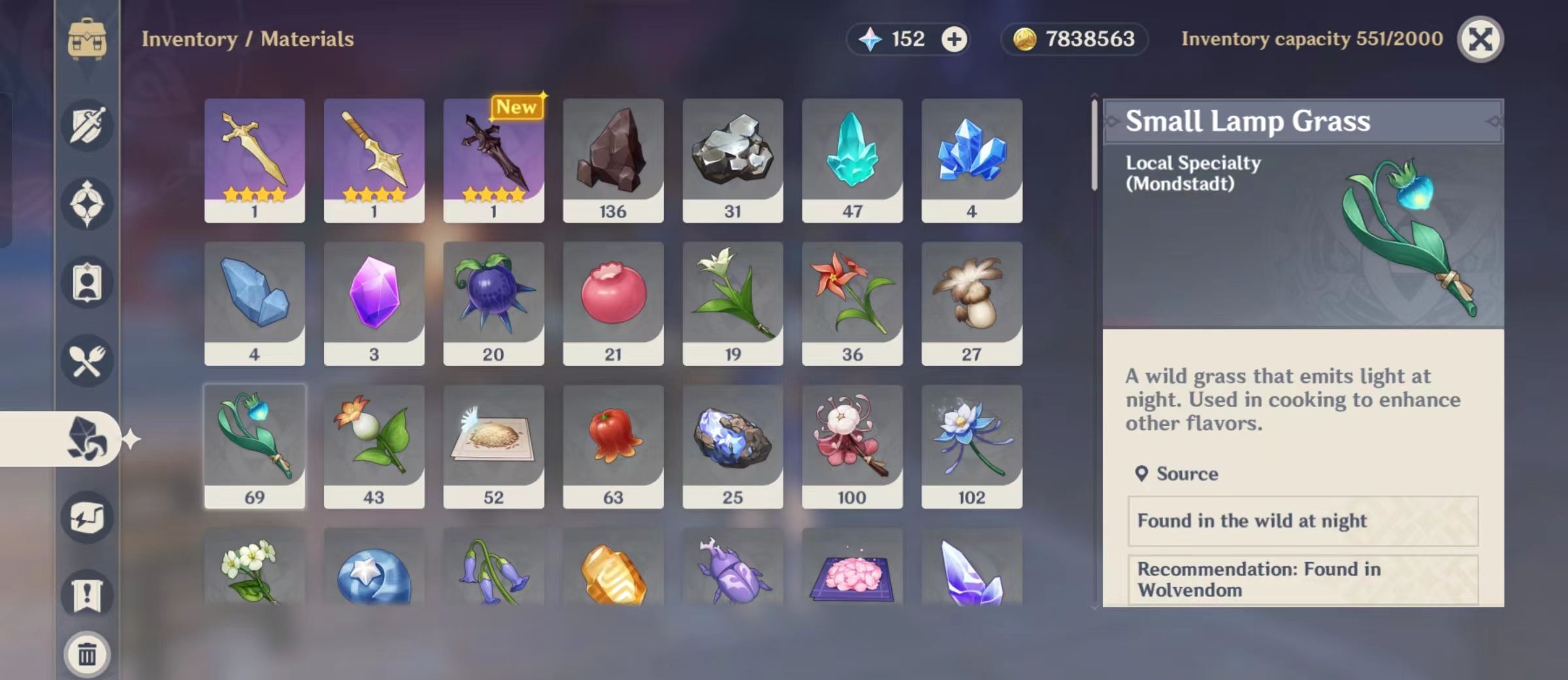Select the Small Lamp Grass item
The height and width of the screenshot is (680, 1568).
tap(255, 446)
